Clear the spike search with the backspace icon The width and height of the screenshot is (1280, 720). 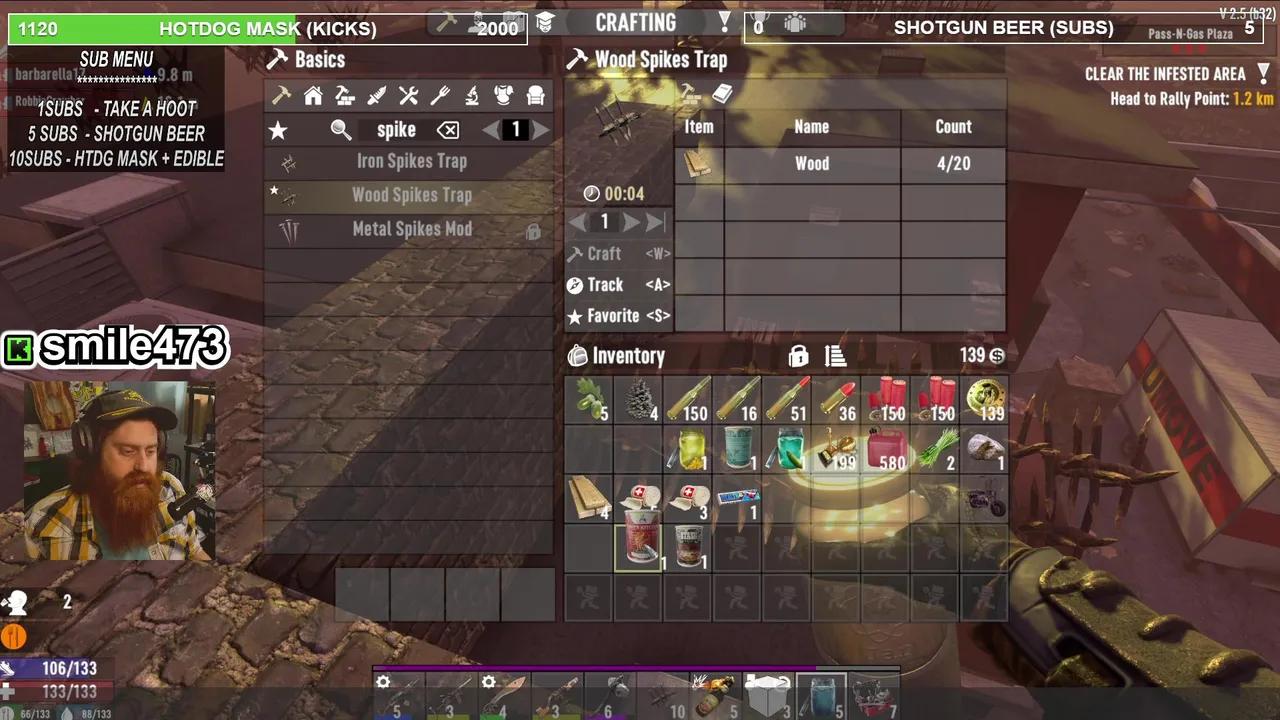click(x=447, y=129)
